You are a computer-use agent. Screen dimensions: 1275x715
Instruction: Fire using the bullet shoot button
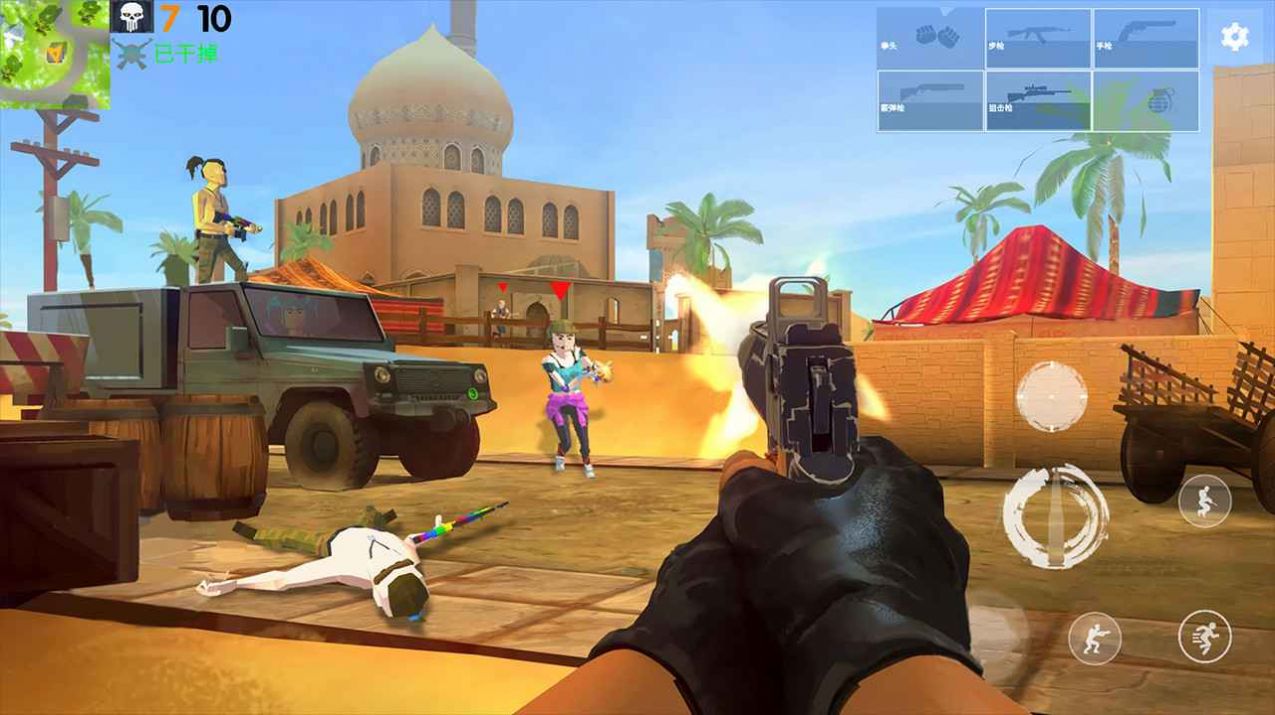pyautogui.click(x=1056, y=516)
